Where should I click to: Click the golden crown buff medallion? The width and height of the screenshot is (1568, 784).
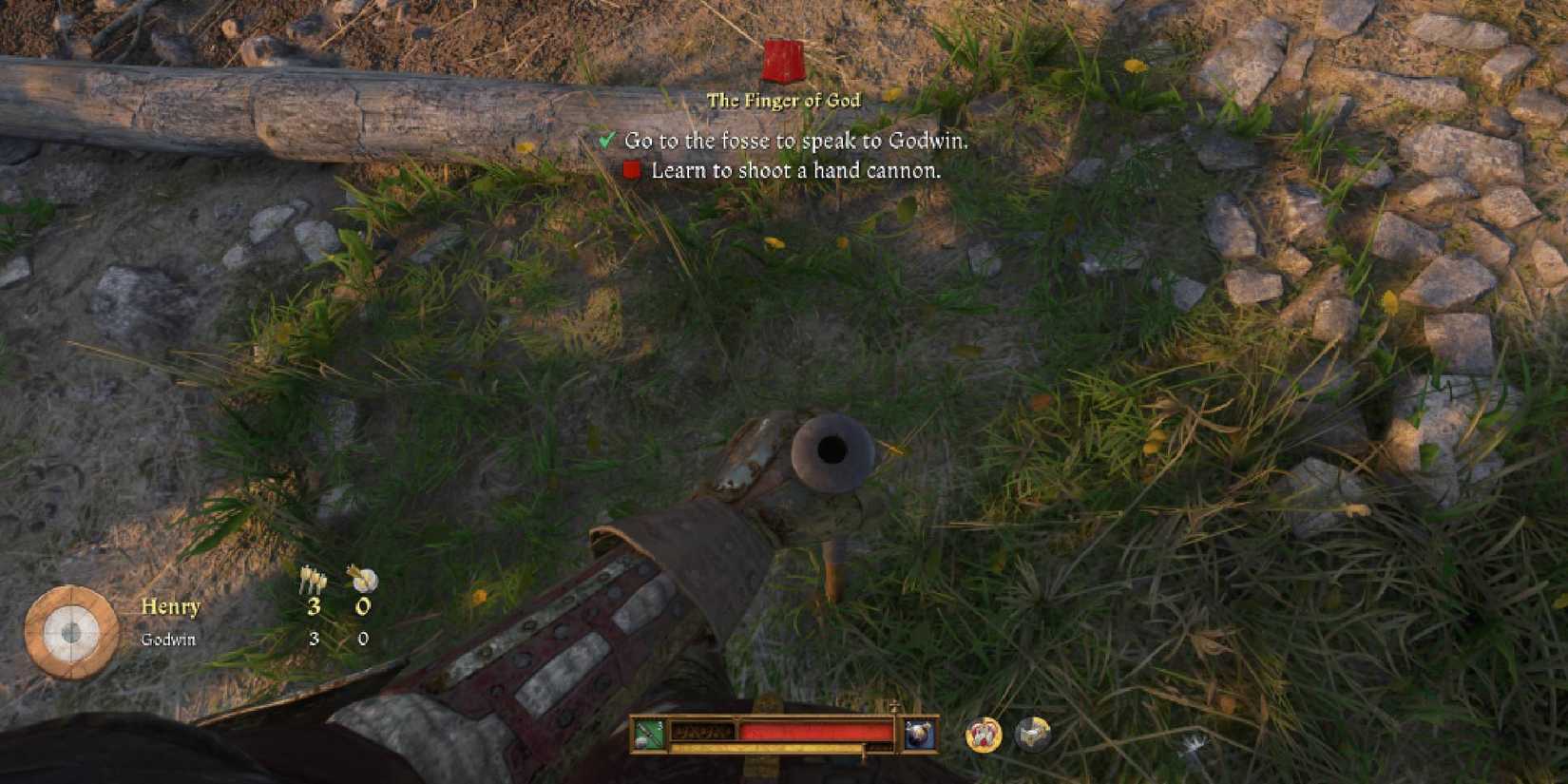coord(983,734)
